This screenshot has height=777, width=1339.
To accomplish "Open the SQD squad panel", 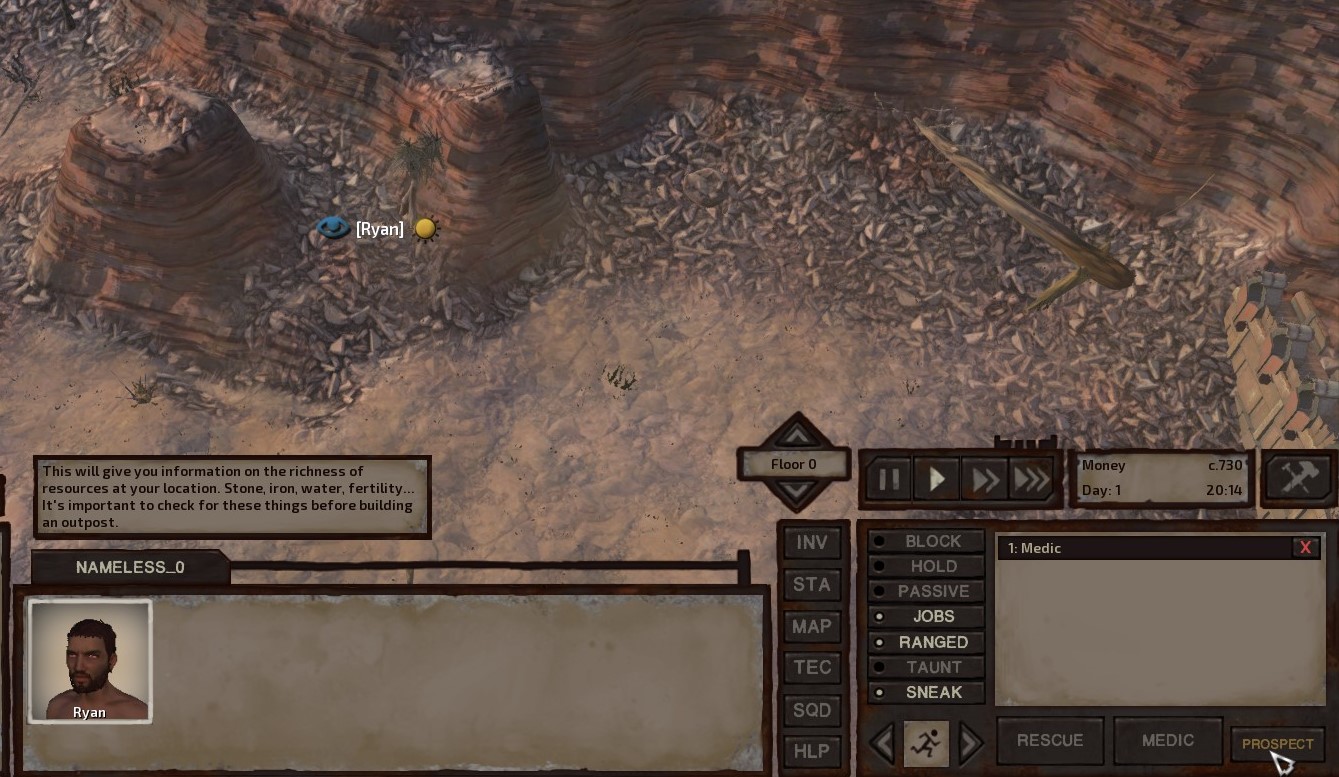I will [812, 709].
